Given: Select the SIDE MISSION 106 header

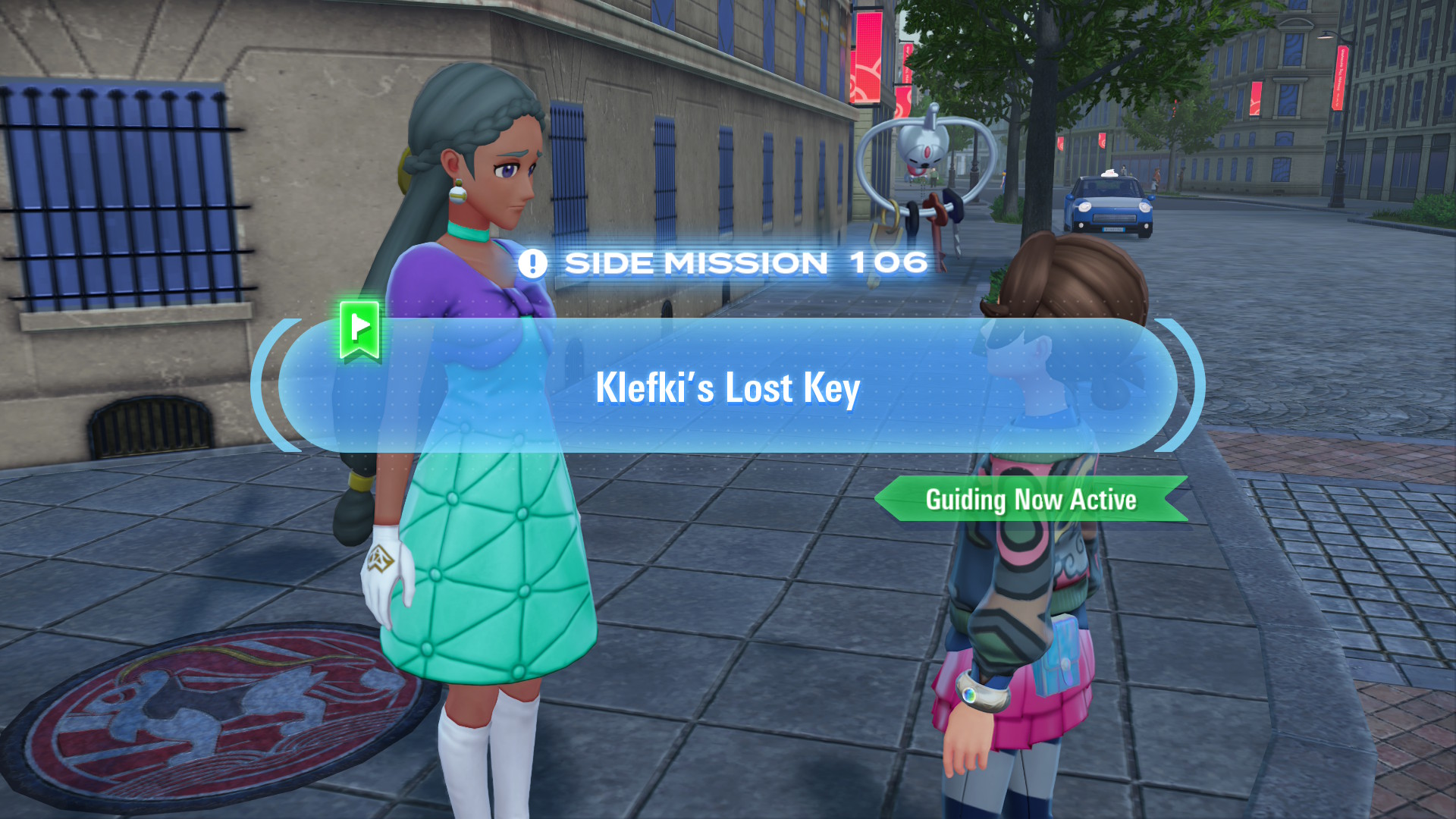Looking at the screenshot, I should (x=726, y=262).
